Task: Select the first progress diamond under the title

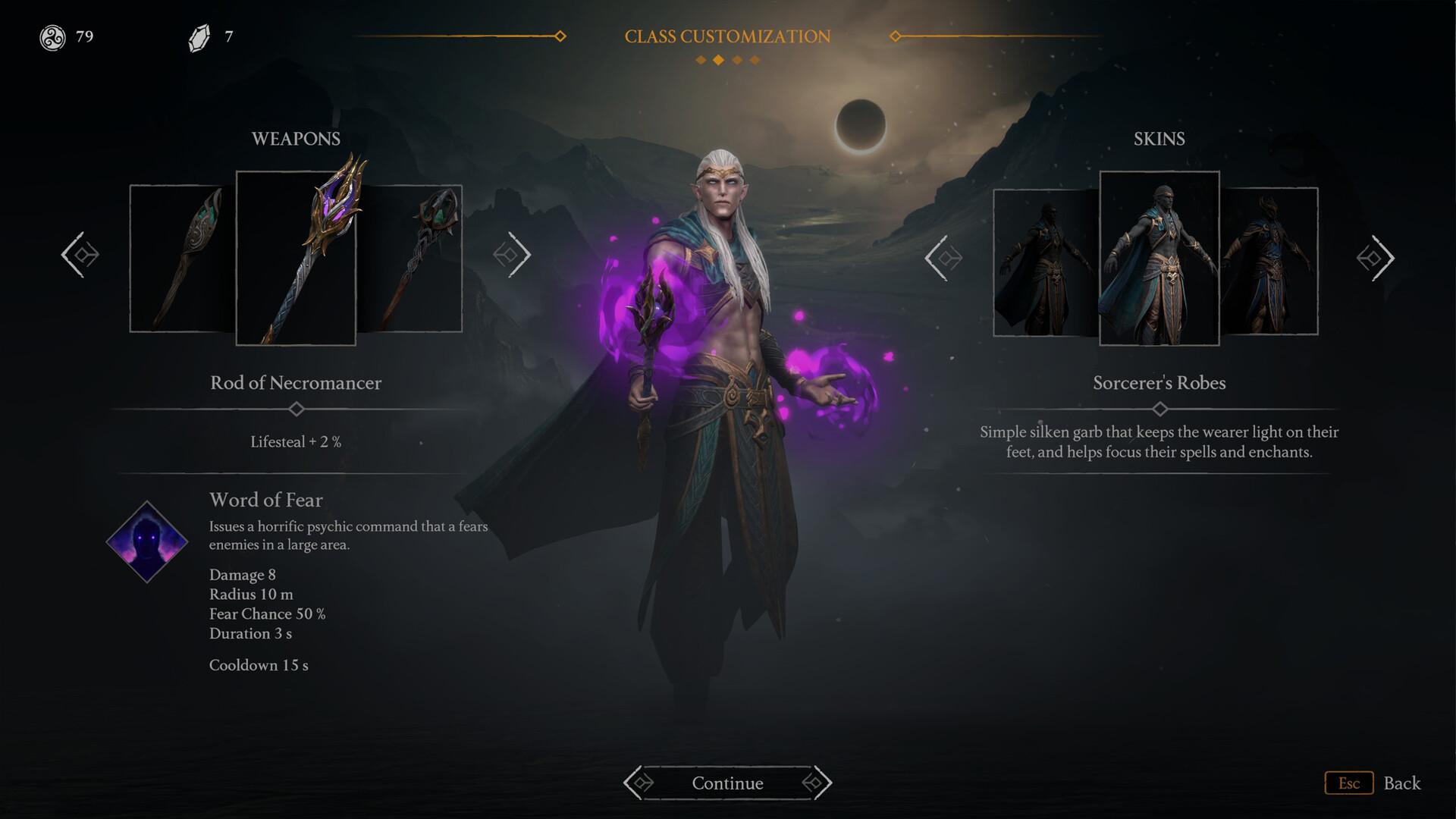Action: (699, 58)
